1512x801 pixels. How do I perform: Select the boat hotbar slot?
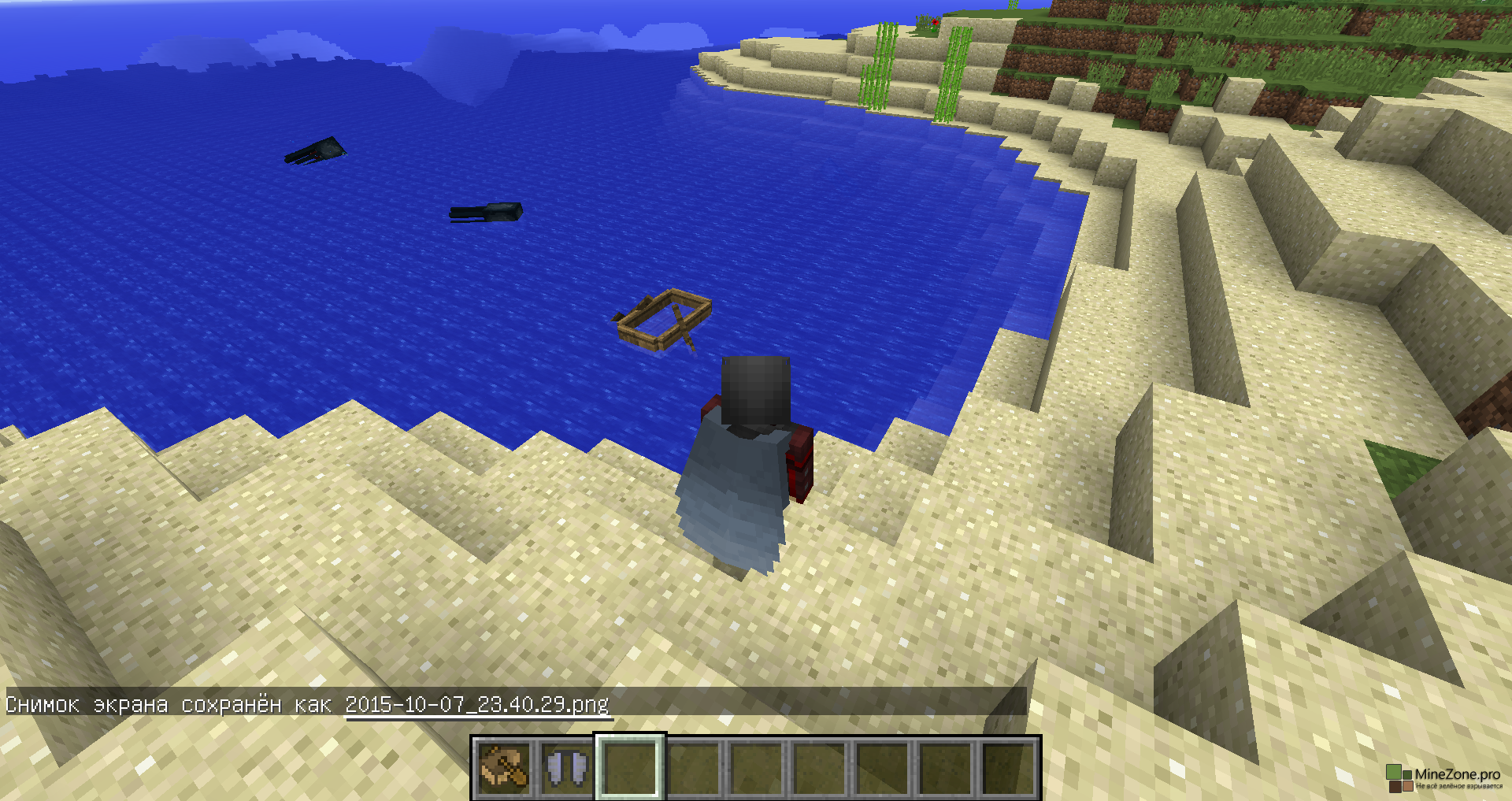click(x=504, y=767)
